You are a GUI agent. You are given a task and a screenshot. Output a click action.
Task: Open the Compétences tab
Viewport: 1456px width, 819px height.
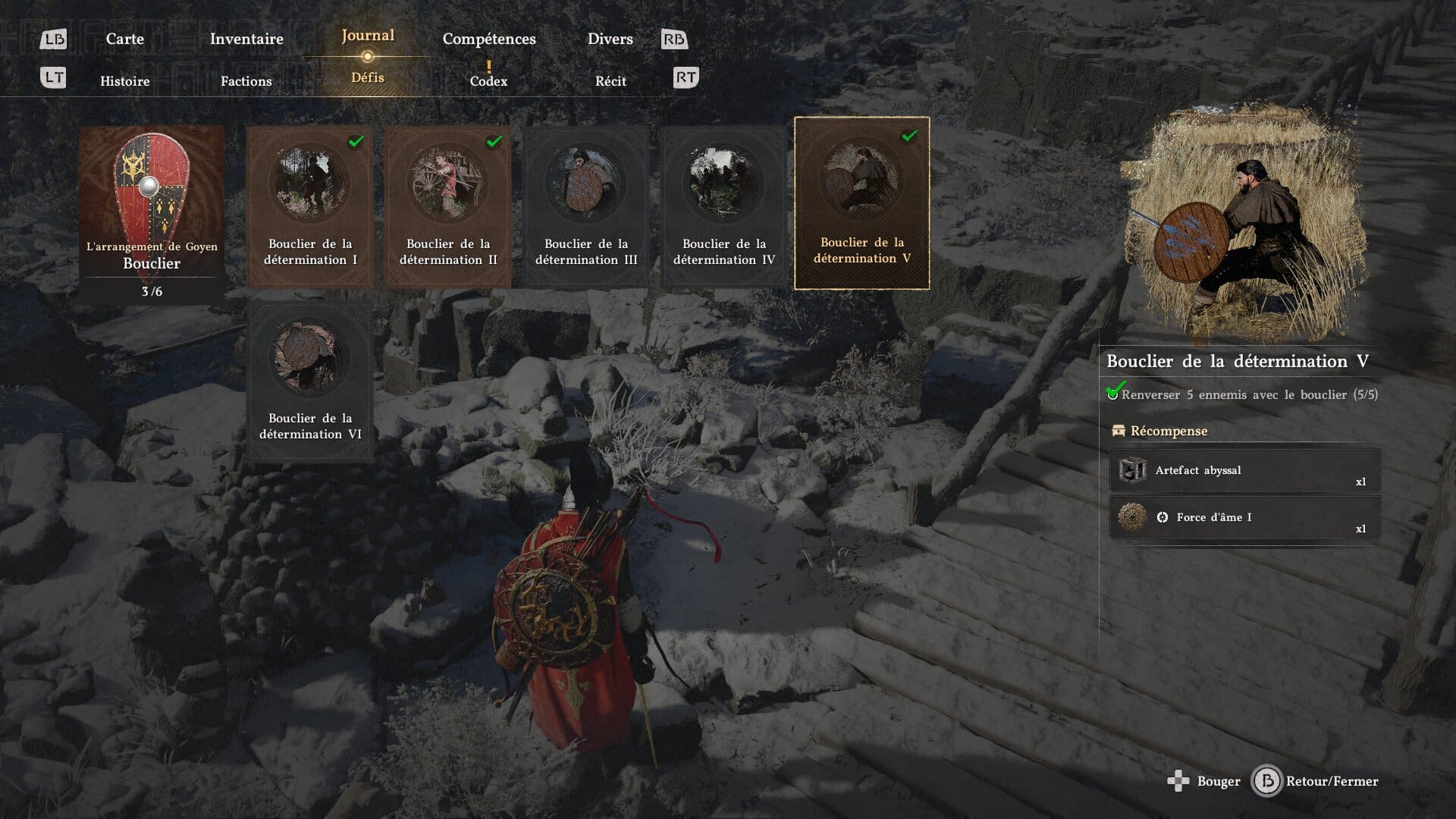click(489, 39)
